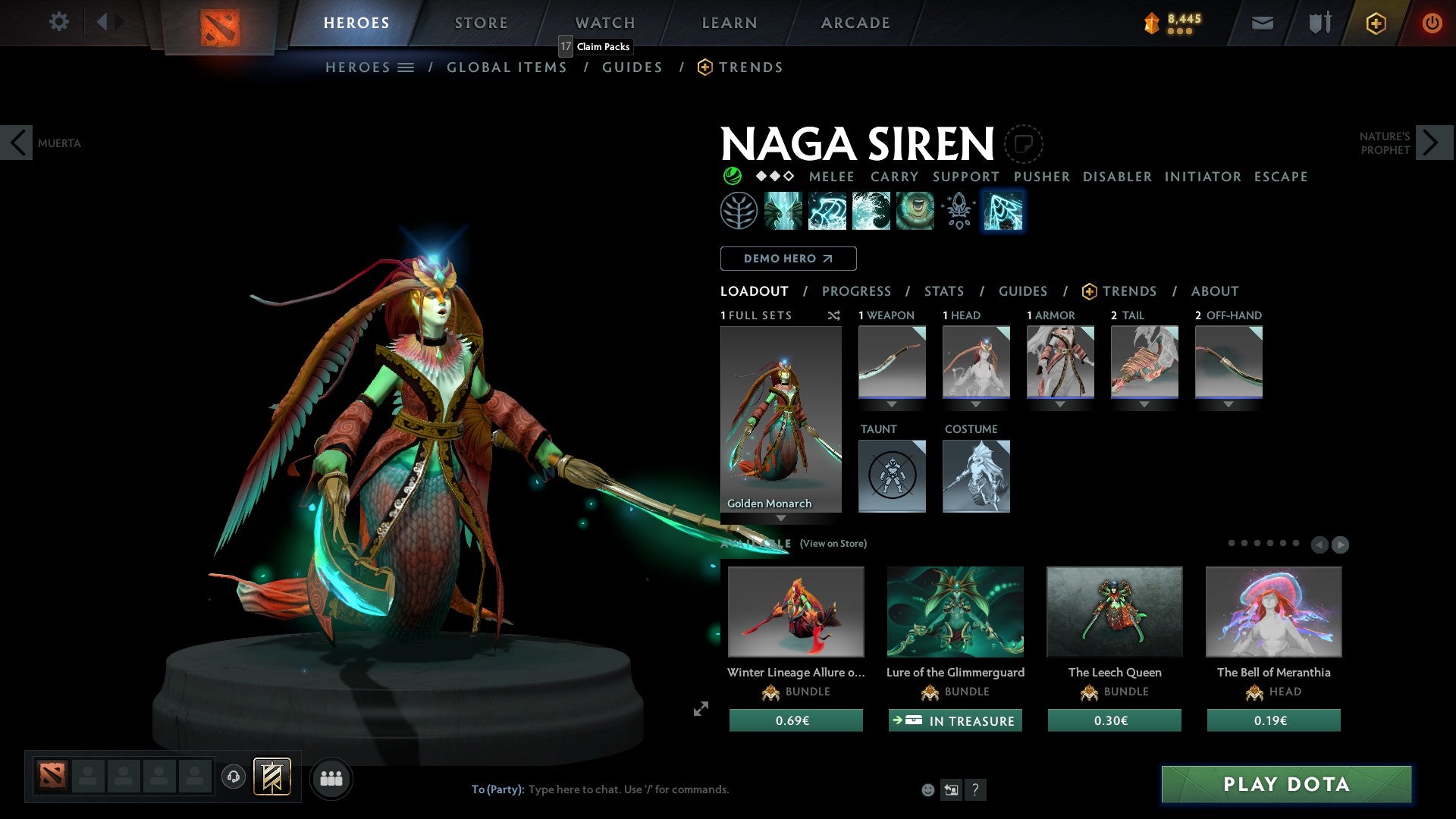Click the Demo Hero button
The width and height of the screenshot is (1456, 819).
click(x=788, y=258)
